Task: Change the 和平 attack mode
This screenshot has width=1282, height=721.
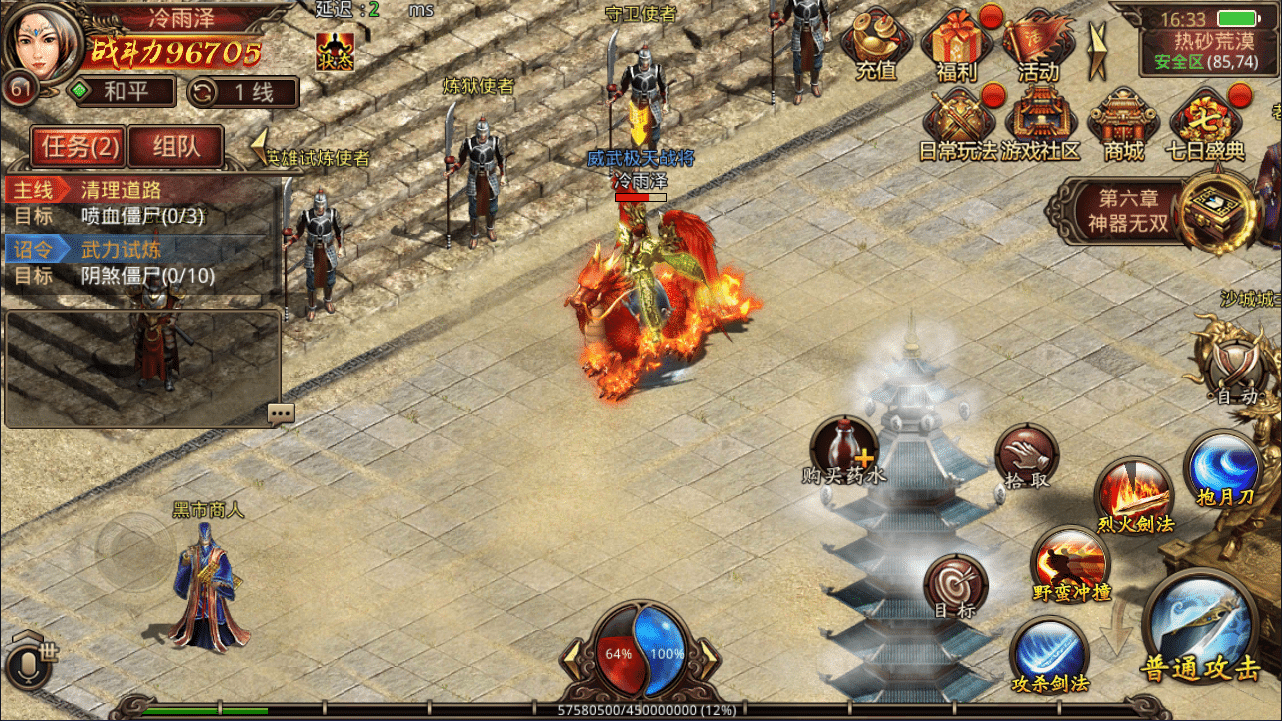Action: click(x=121, y=92)
